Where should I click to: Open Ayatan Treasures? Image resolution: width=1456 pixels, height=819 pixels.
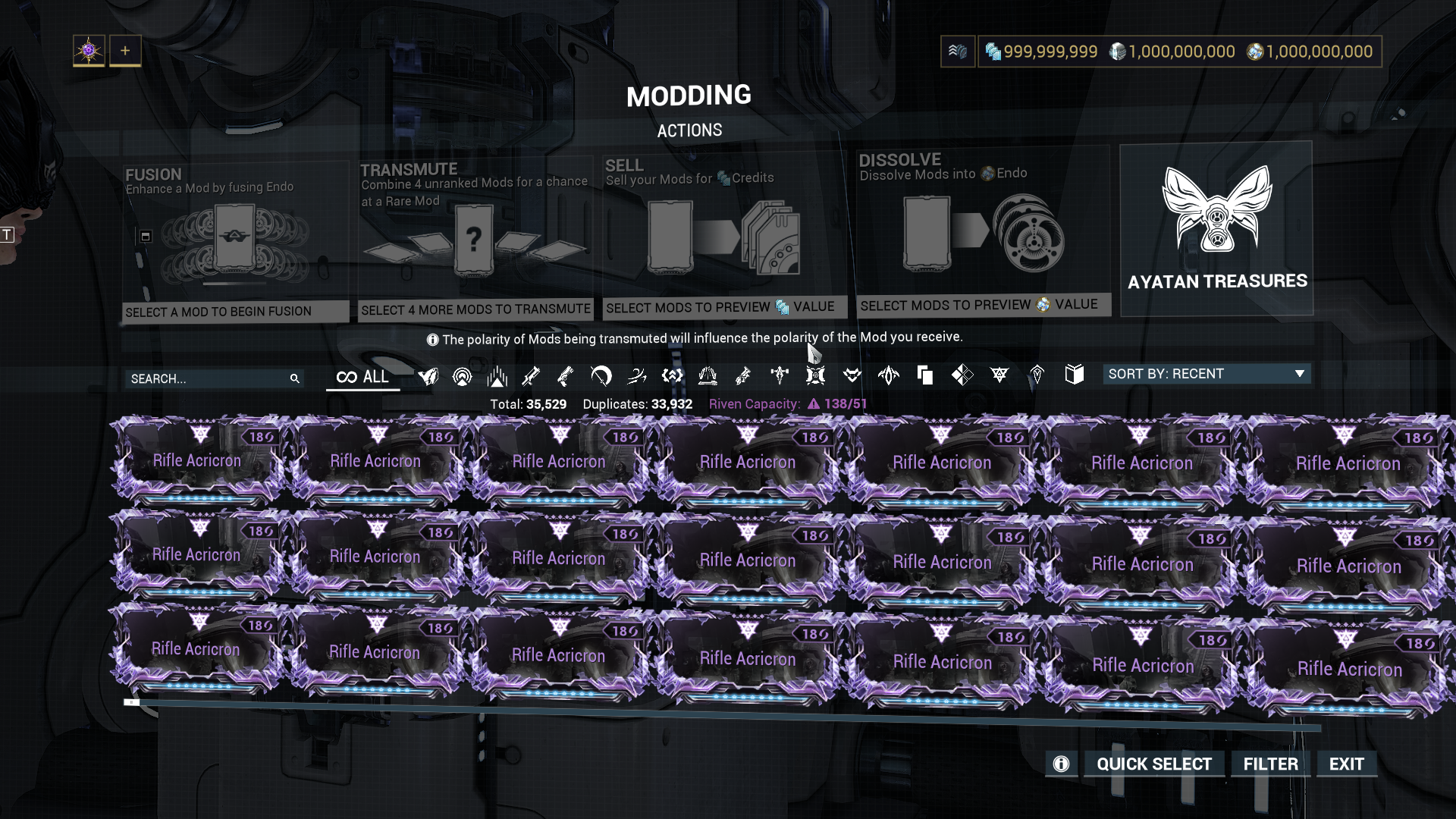click(1216, 228)
